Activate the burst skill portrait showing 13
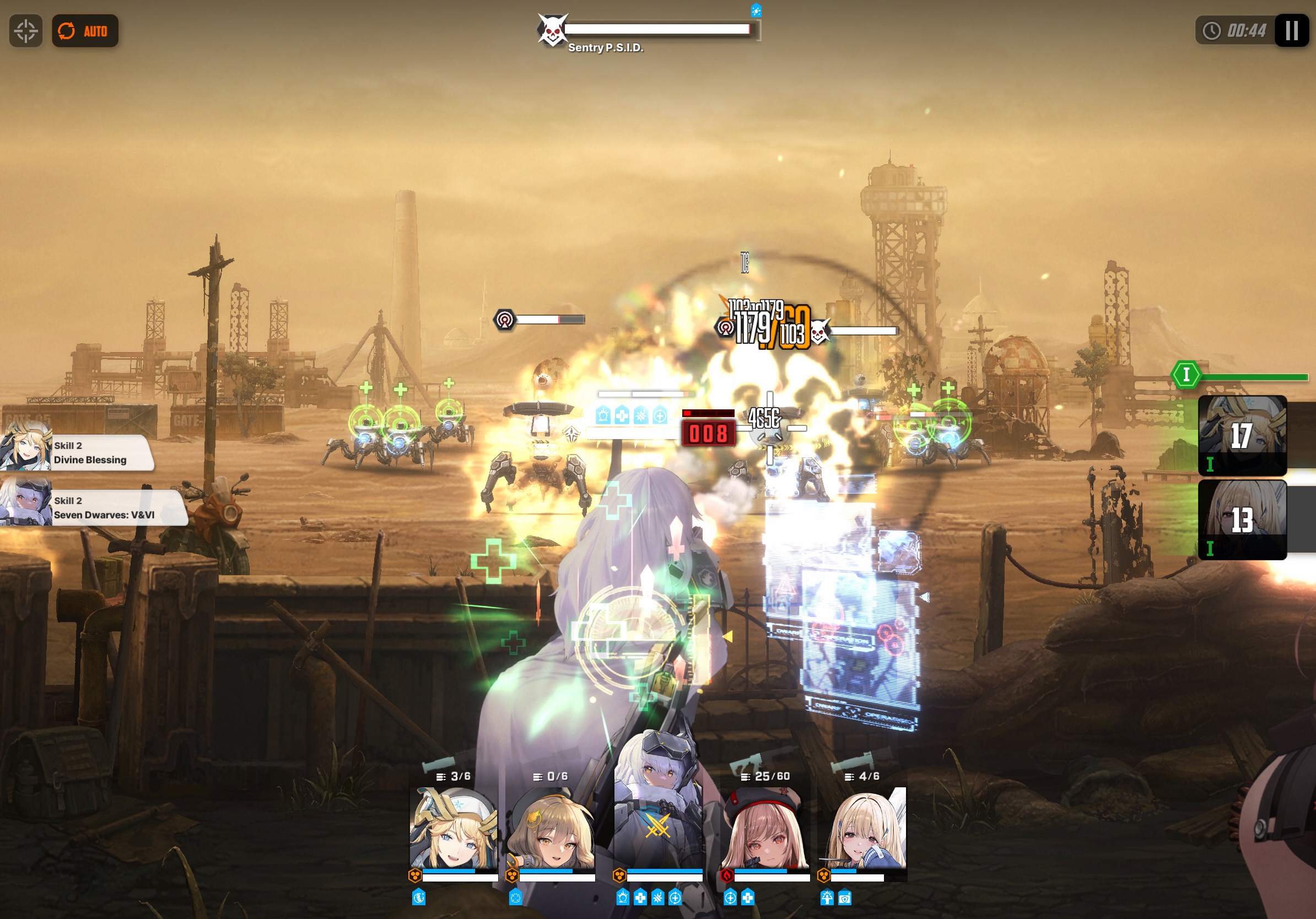1316x919 pixels. (x=1242, y=520)
